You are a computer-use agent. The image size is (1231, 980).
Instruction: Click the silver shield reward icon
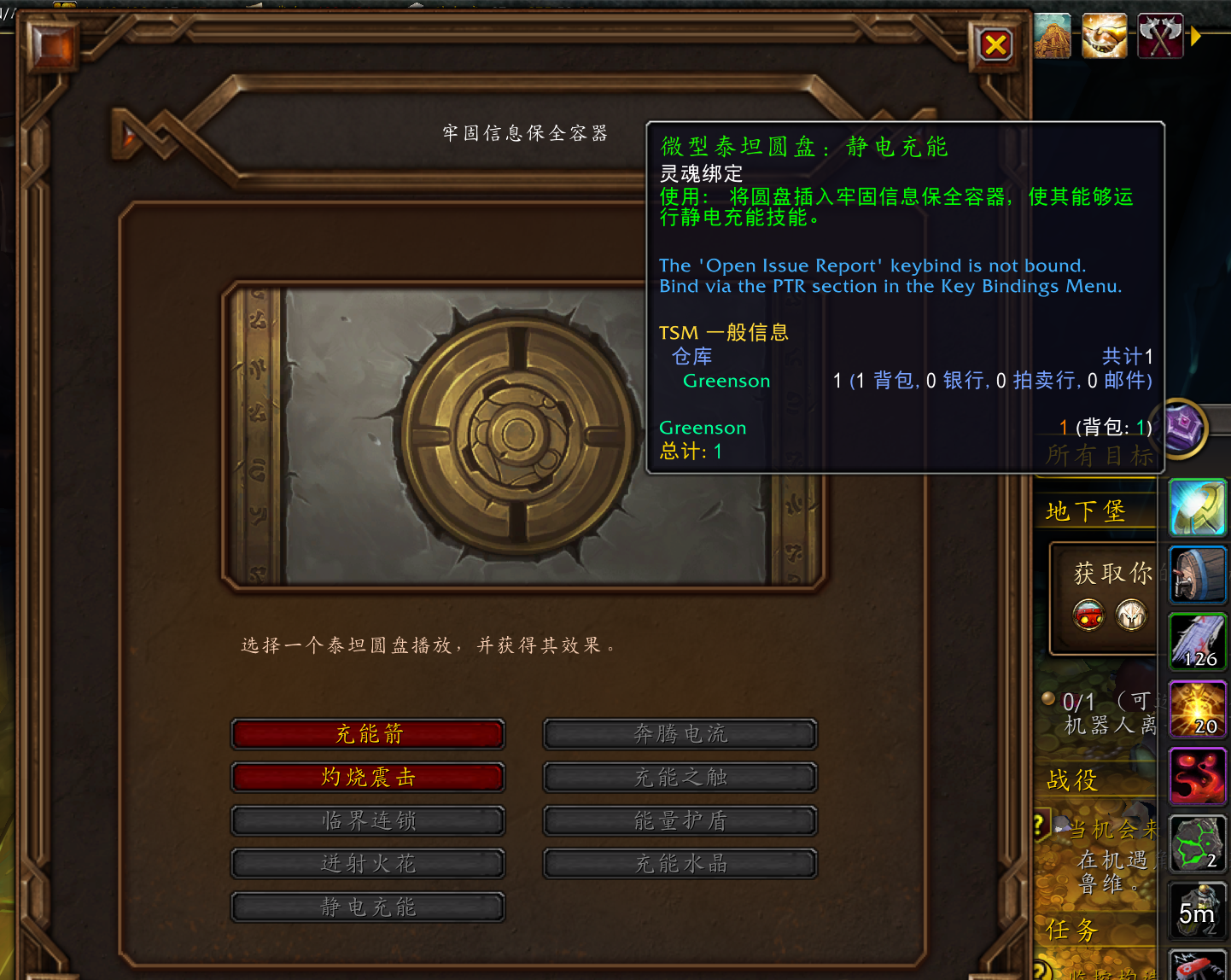coord(1133,616)
